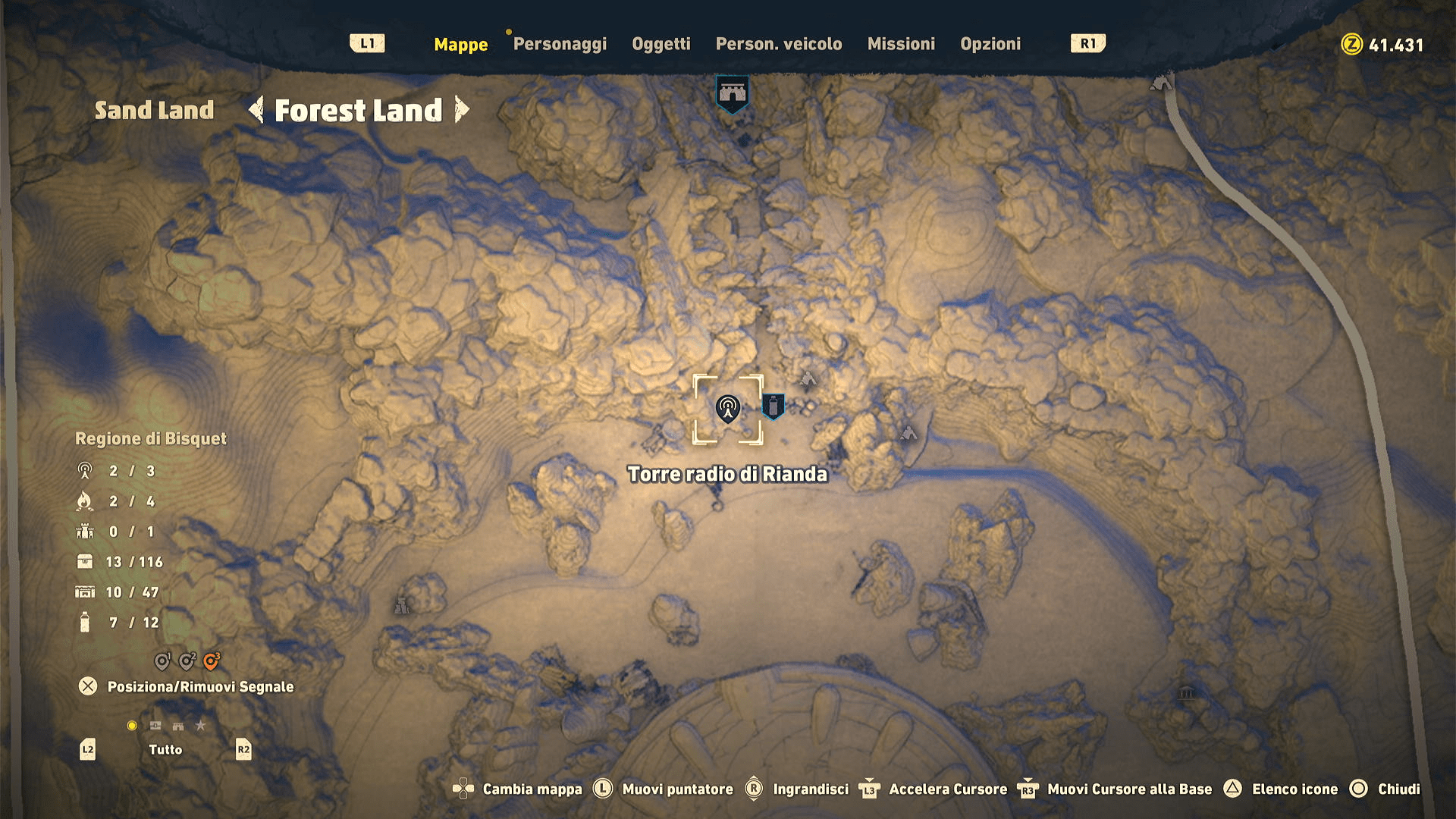Image resolution: width=1456 pixels, height=819 pixels.
Task: Select the Person. veicolo tab
Action: tap(779, 44)
